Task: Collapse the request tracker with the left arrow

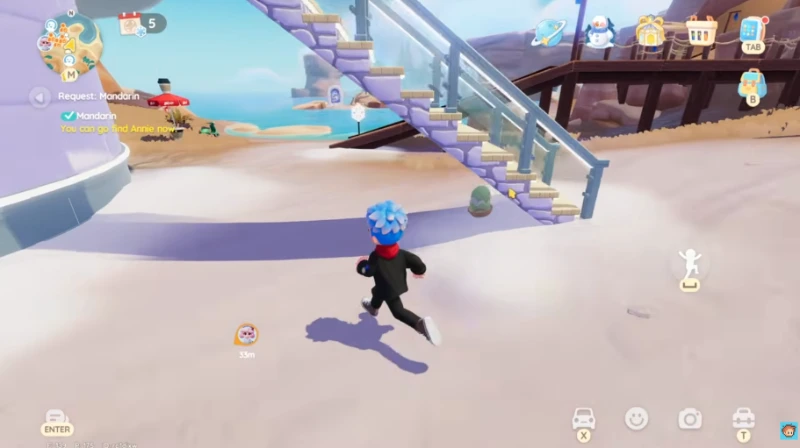Action: (39, 97)
